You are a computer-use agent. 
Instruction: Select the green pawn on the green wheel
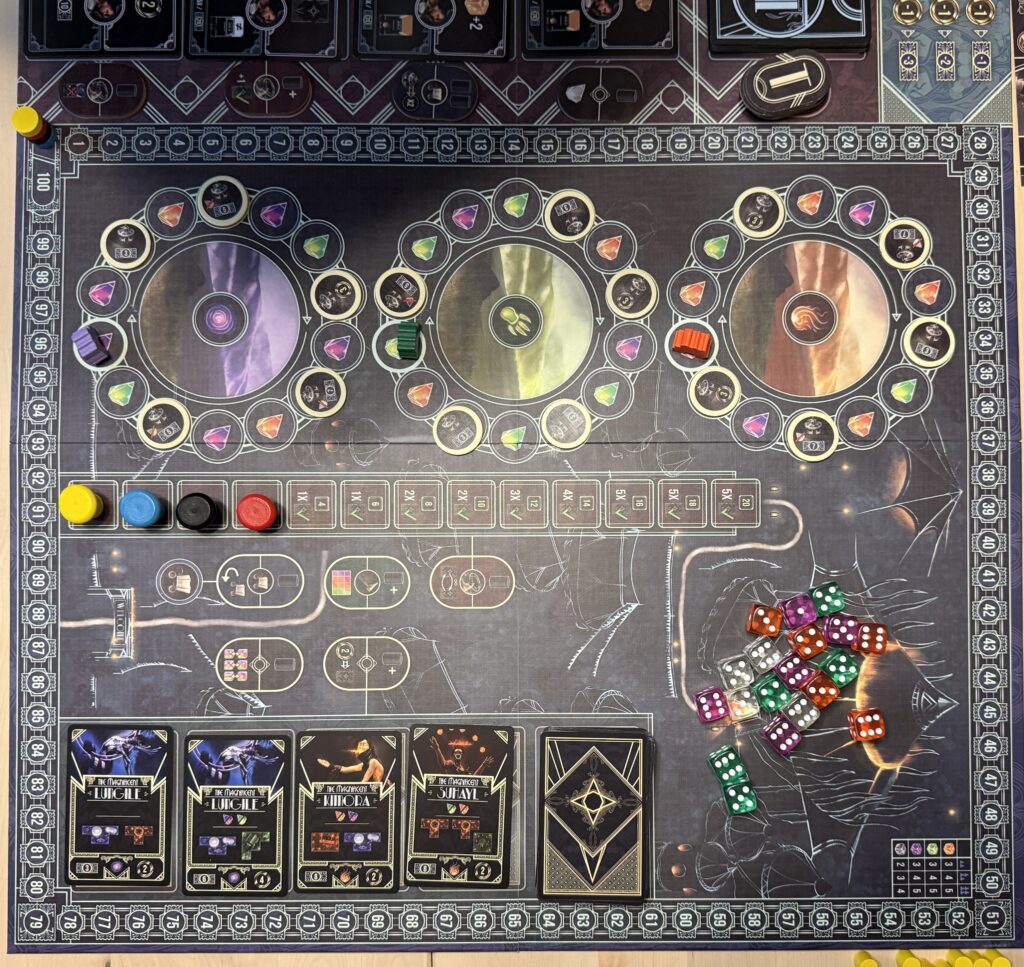point(408,338)
